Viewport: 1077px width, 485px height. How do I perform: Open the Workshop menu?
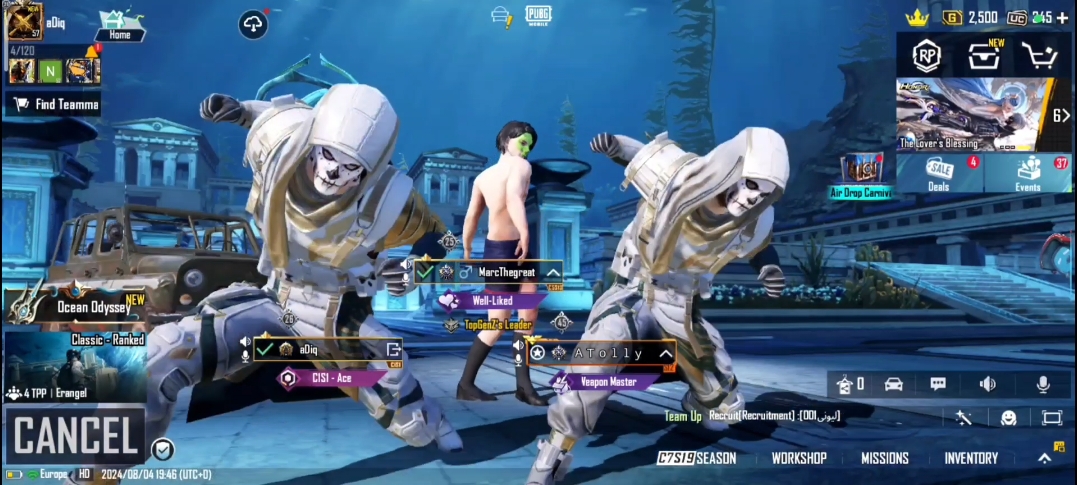(x=798, y=458)
